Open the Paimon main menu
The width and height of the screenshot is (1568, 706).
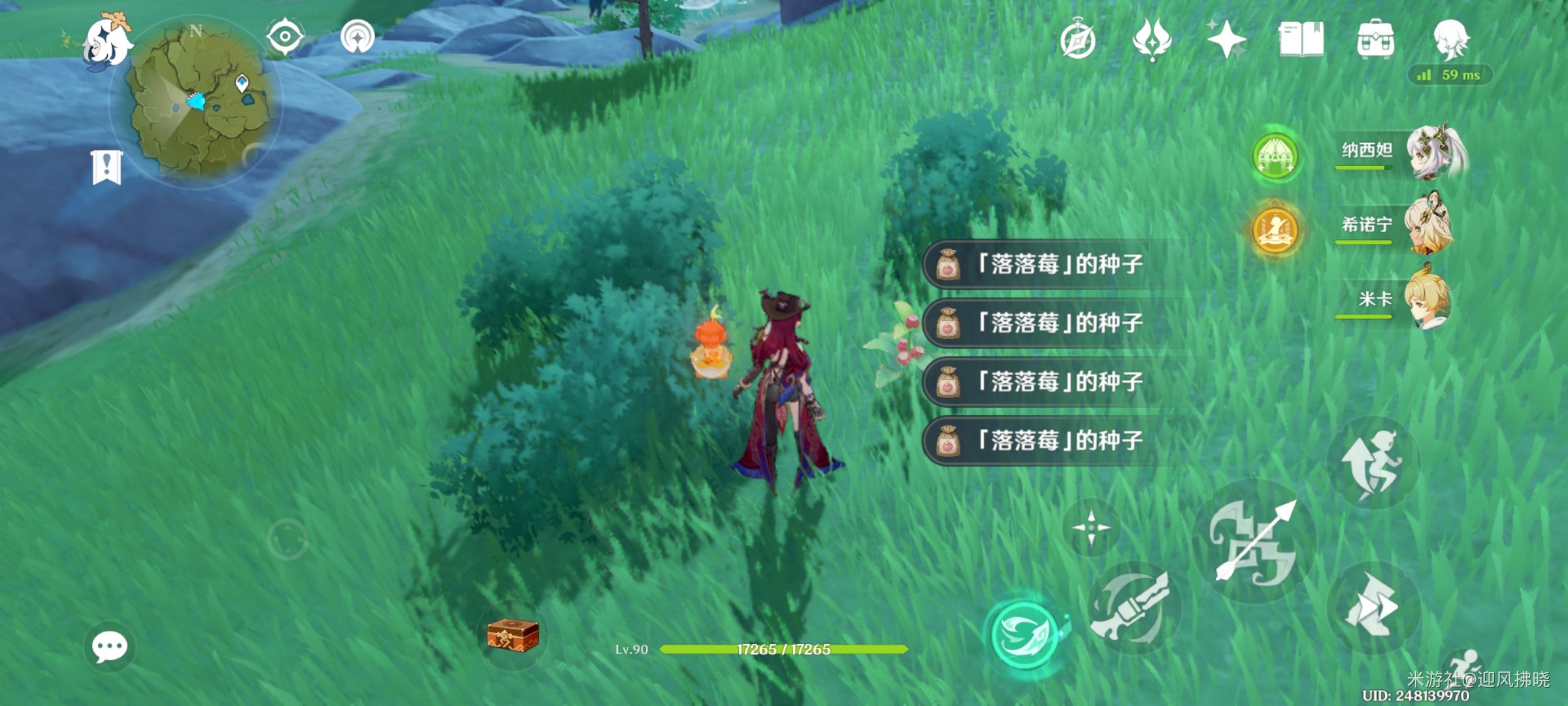click(x=106, y=41)
